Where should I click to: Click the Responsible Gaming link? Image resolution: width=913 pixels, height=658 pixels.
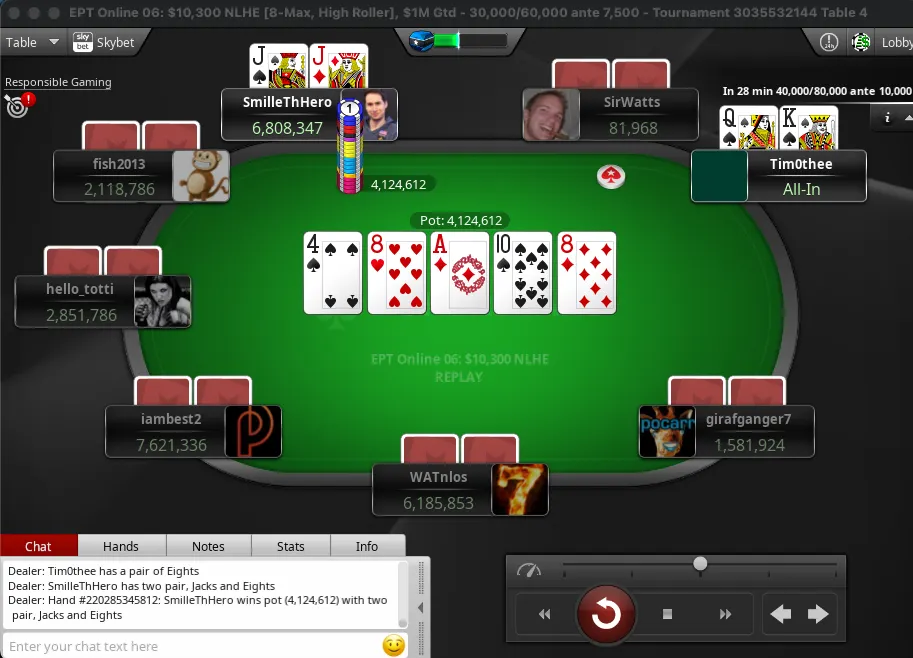pyautogui.click(x=58, y=82)
